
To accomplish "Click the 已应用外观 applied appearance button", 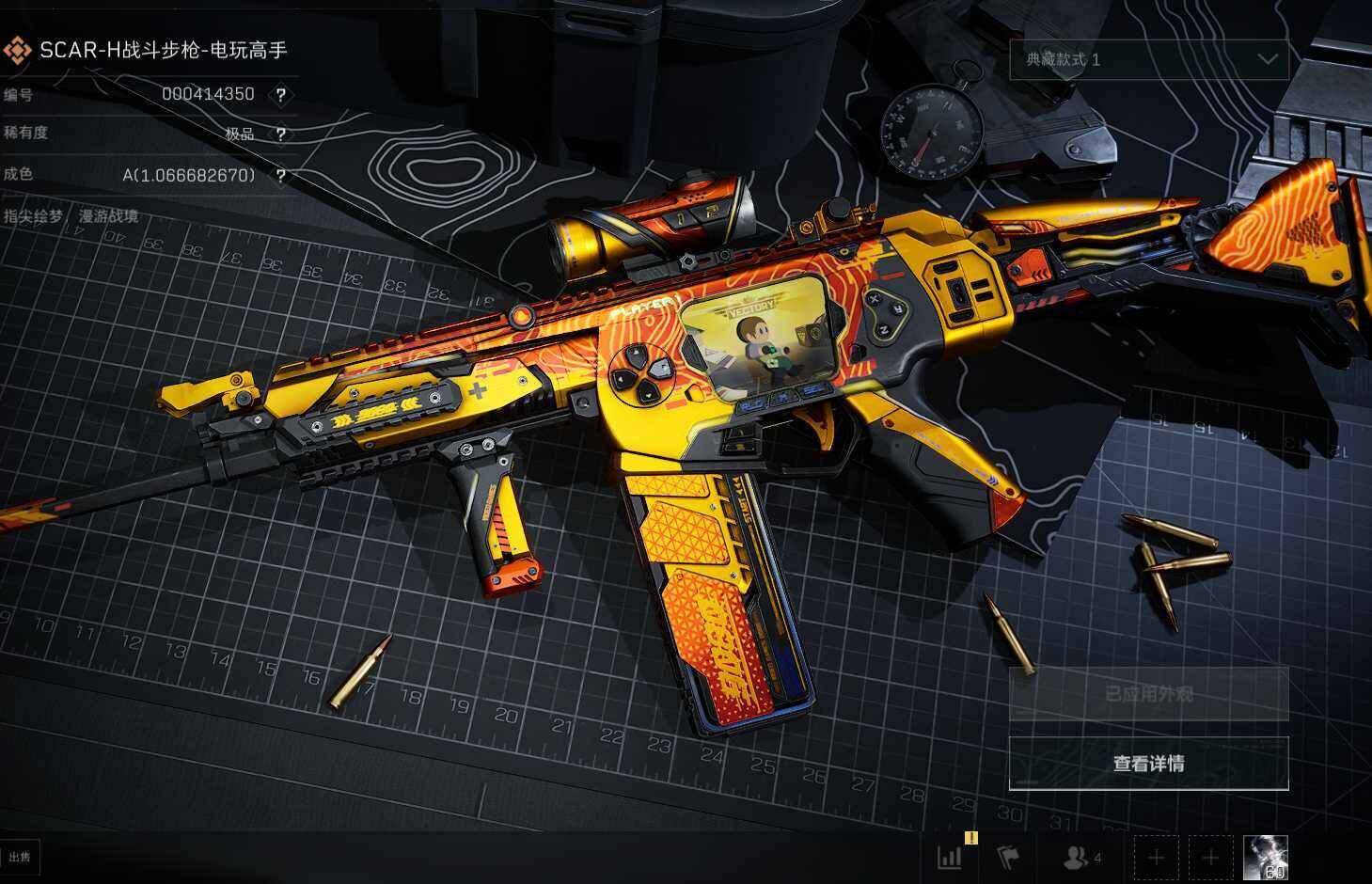I will point(1148,695).
